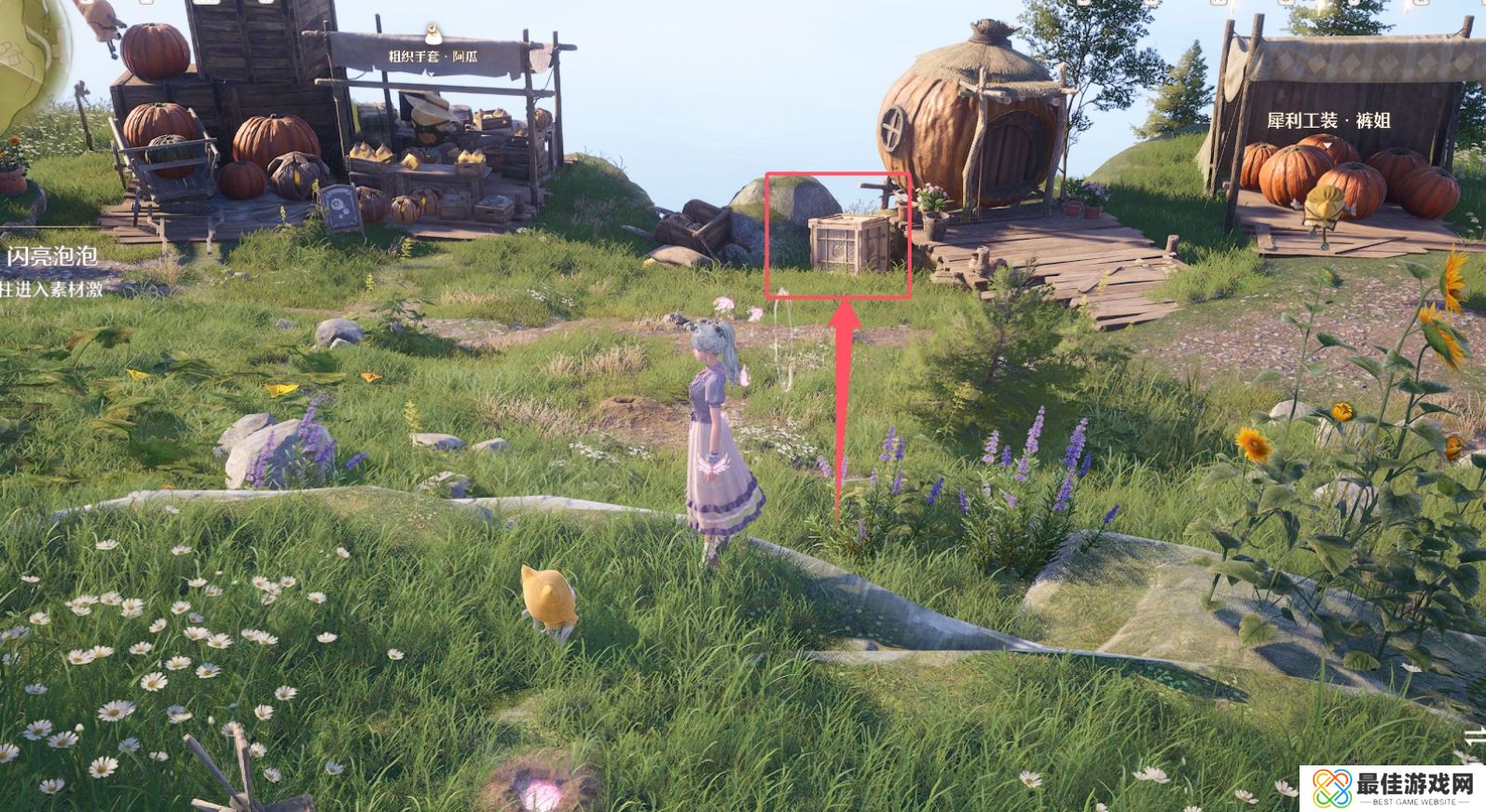Screen dimensions: 1486x812
Task: Click the 最佳游戏网 watermark logo
Action: (1387, 788)
